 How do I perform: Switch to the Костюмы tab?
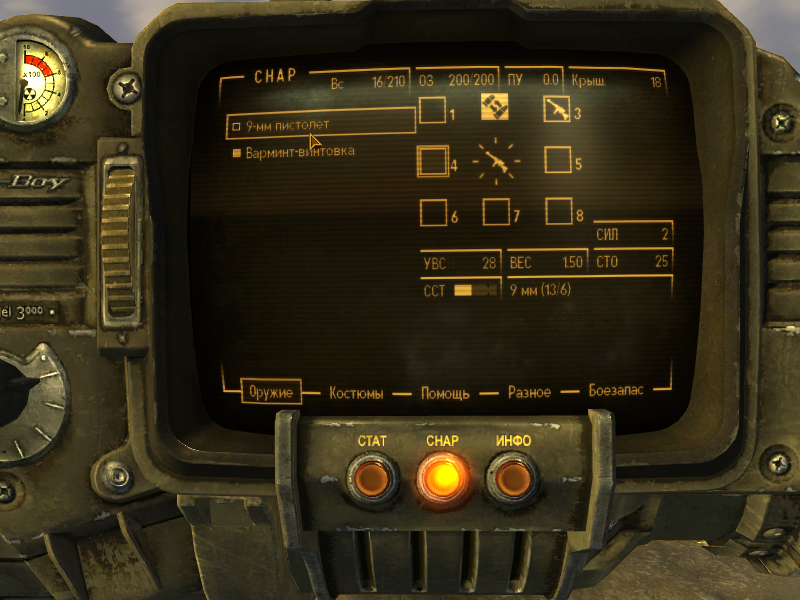click(x=356, y=393)
